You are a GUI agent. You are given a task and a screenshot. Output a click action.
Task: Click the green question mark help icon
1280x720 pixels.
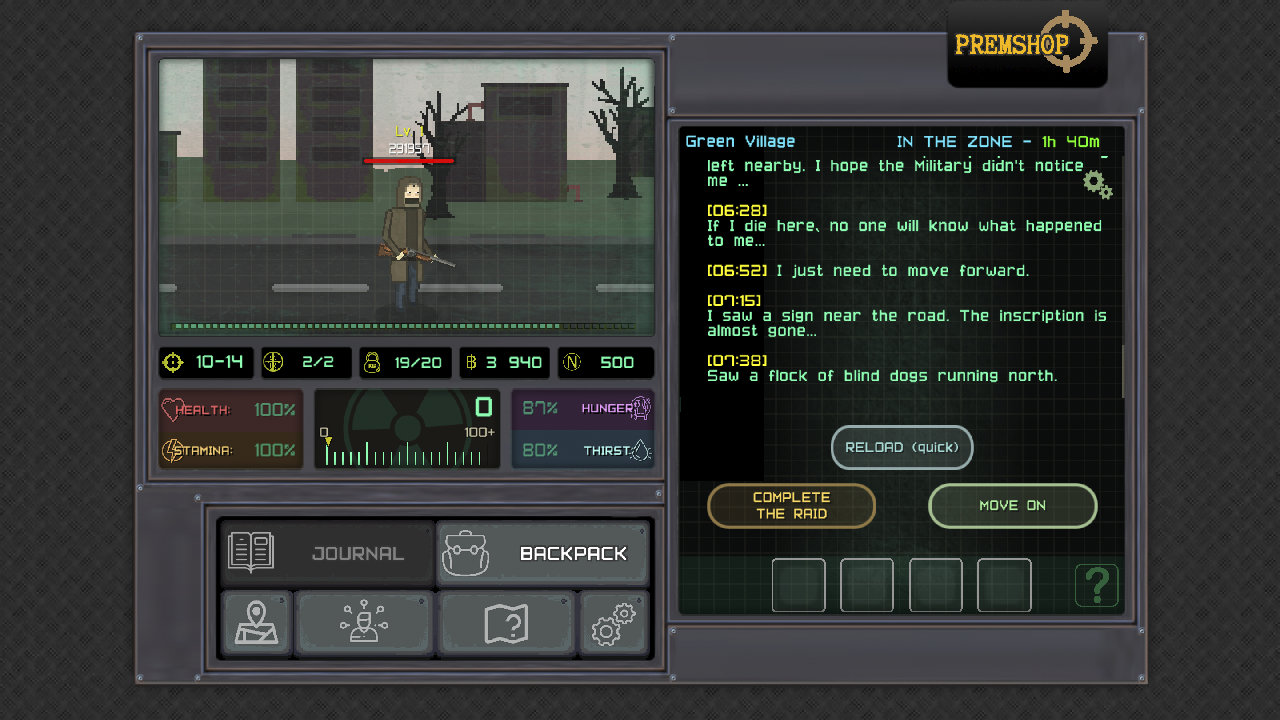tap(1097, 585)
